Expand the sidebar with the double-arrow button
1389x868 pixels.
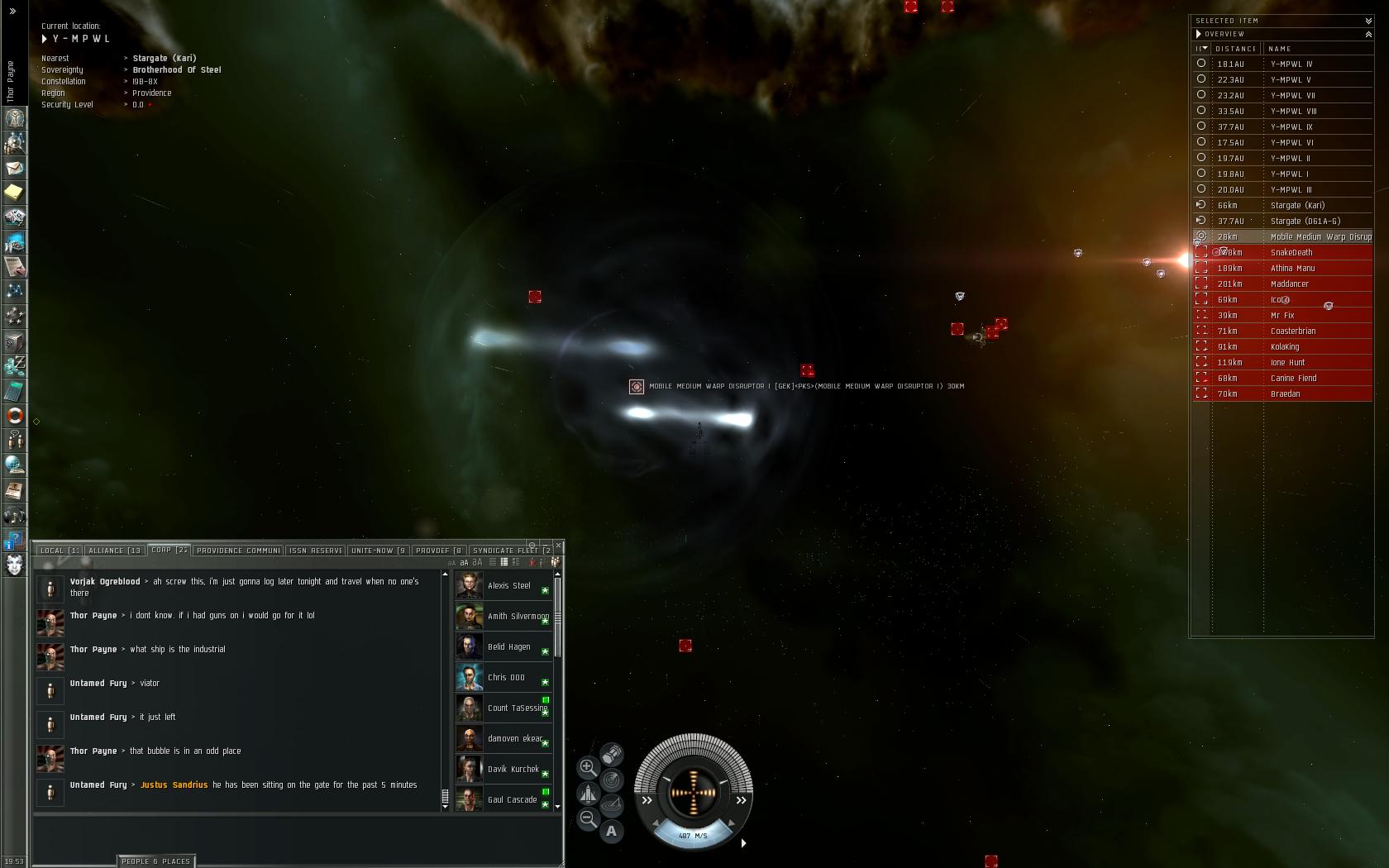point(12,12)
